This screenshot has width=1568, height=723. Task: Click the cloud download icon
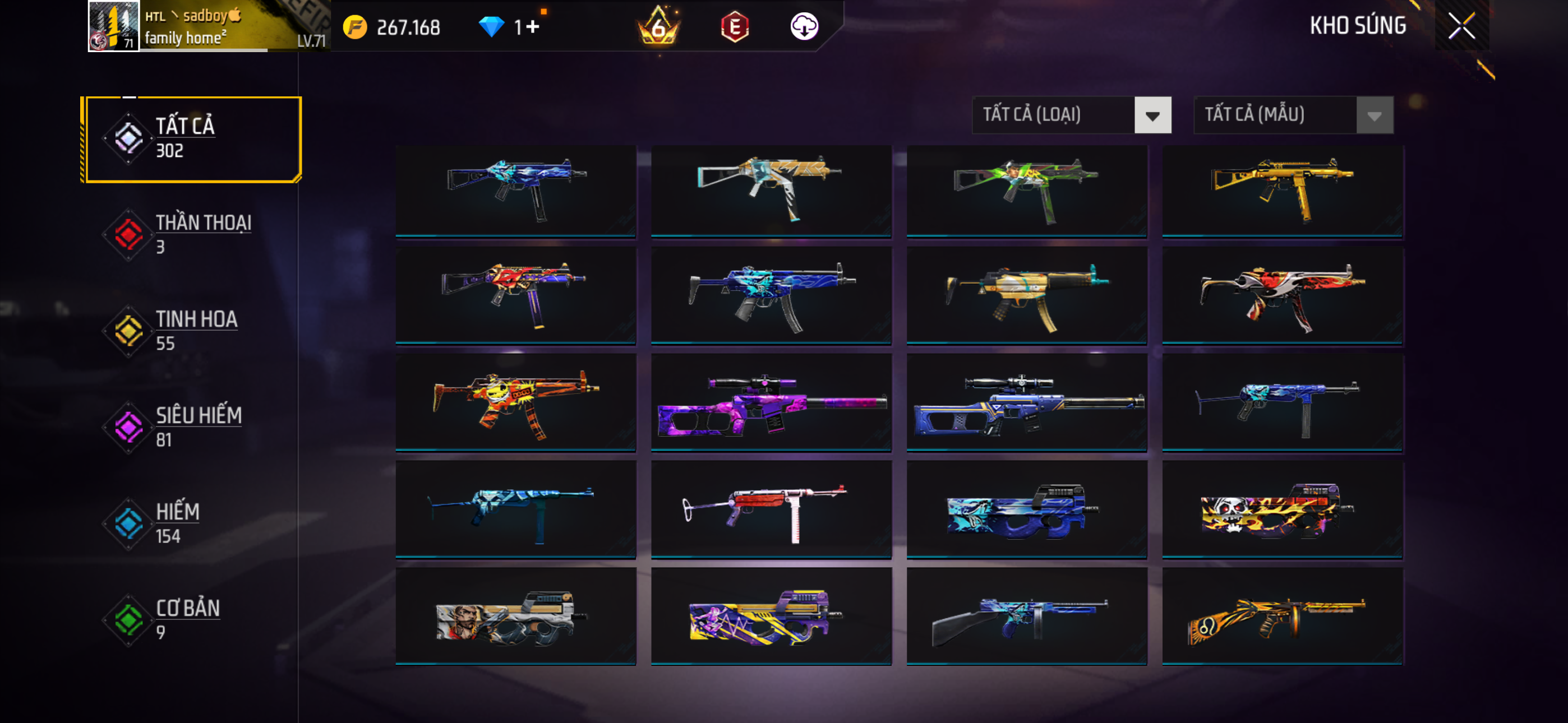click(x=804, y=27)
